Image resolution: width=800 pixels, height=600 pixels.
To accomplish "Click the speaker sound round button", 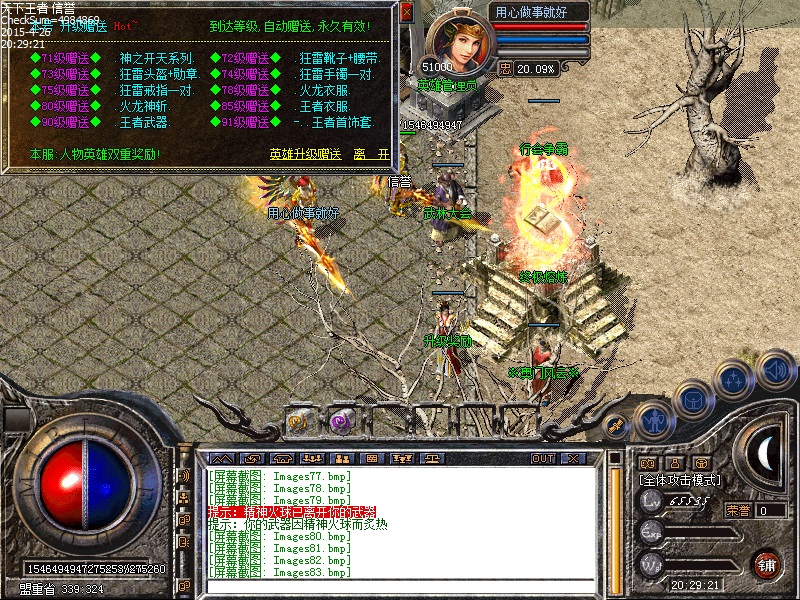I will (775, 369).
